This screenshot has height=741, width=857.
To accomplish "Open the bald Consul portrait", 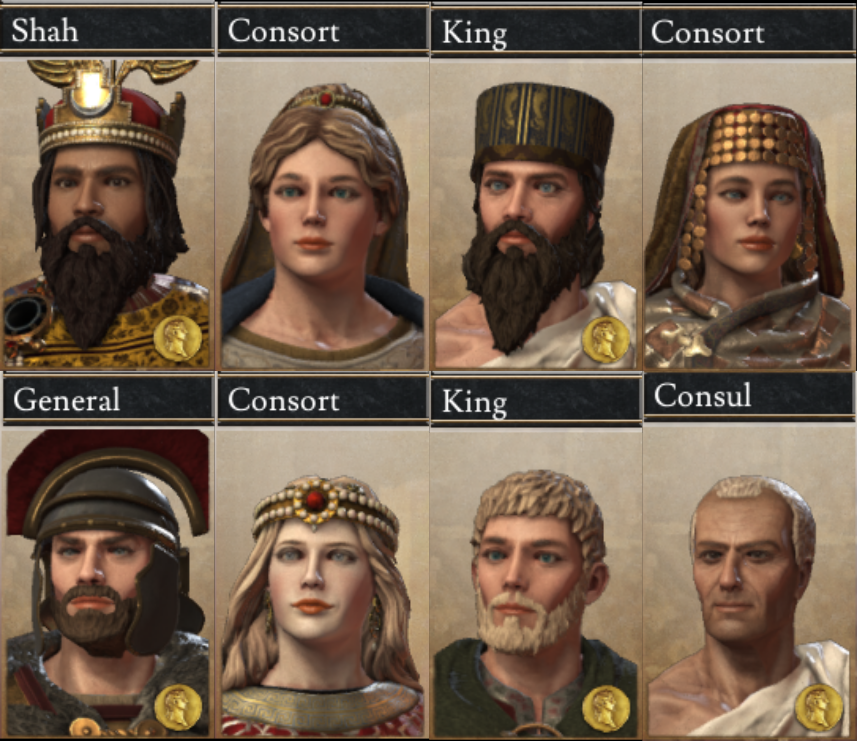I will pyautogui.click(x=748, y=580).
